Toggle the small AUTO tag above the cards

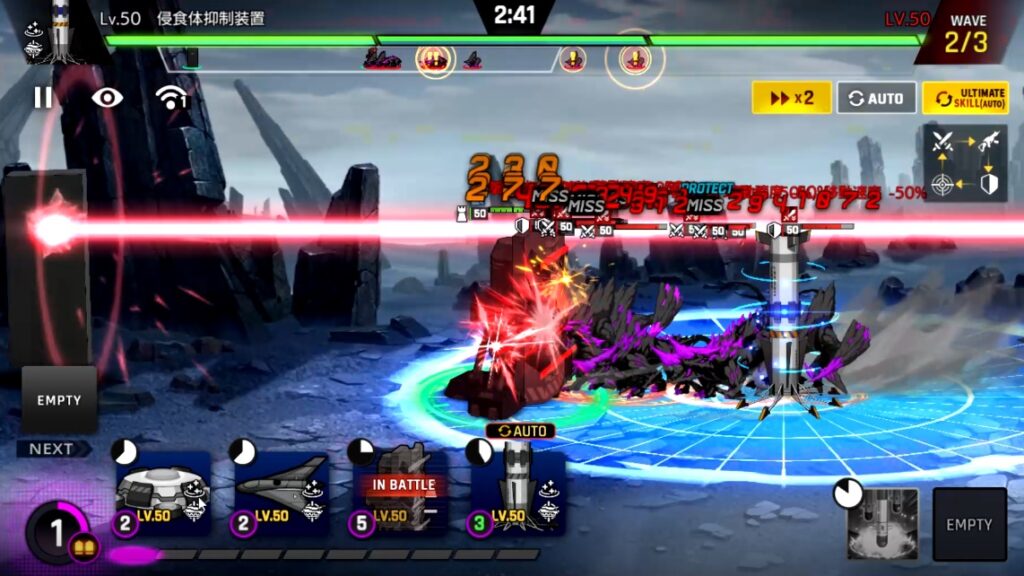pyautogui.click(x=520, y=431)
